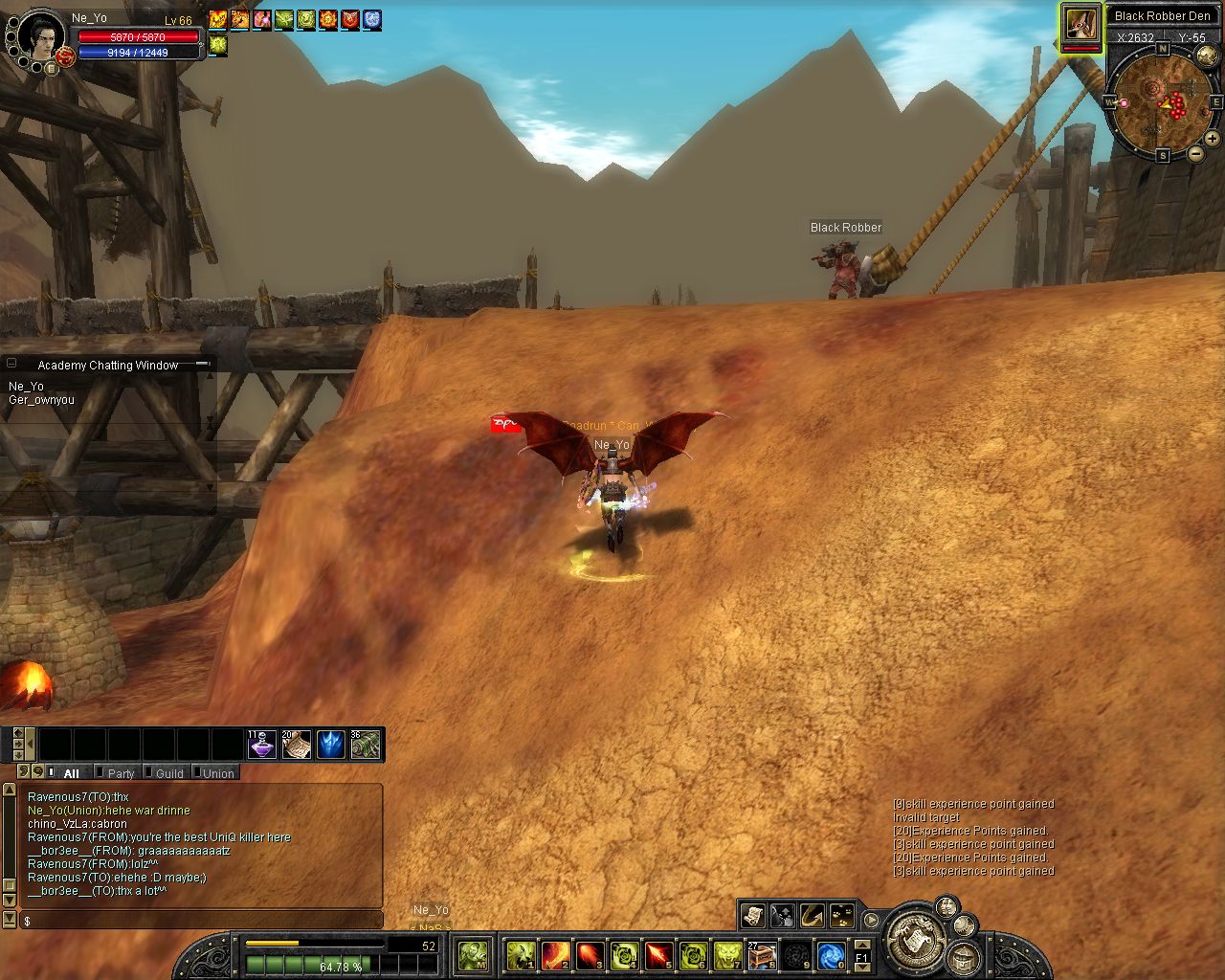Activate the flaming sword skill in slot 2

coord(556,955)
